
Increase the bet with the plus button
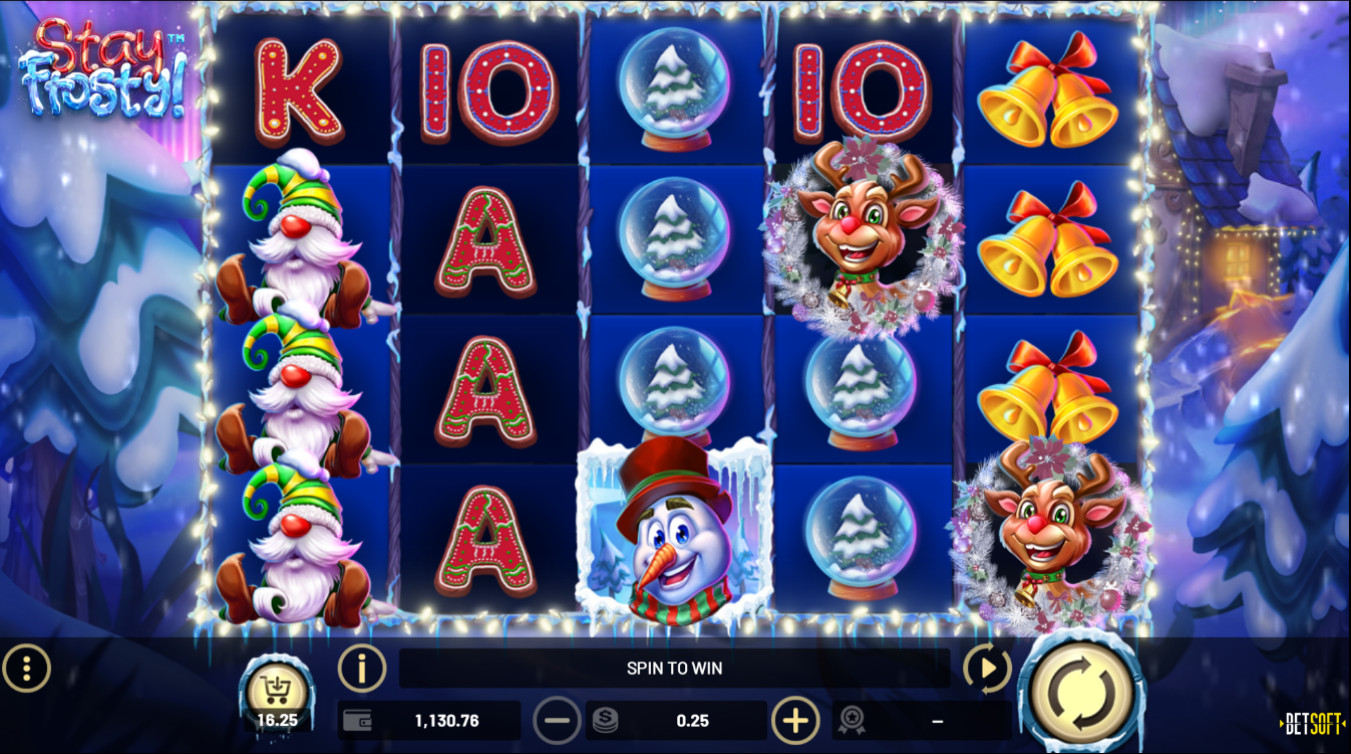795,720
